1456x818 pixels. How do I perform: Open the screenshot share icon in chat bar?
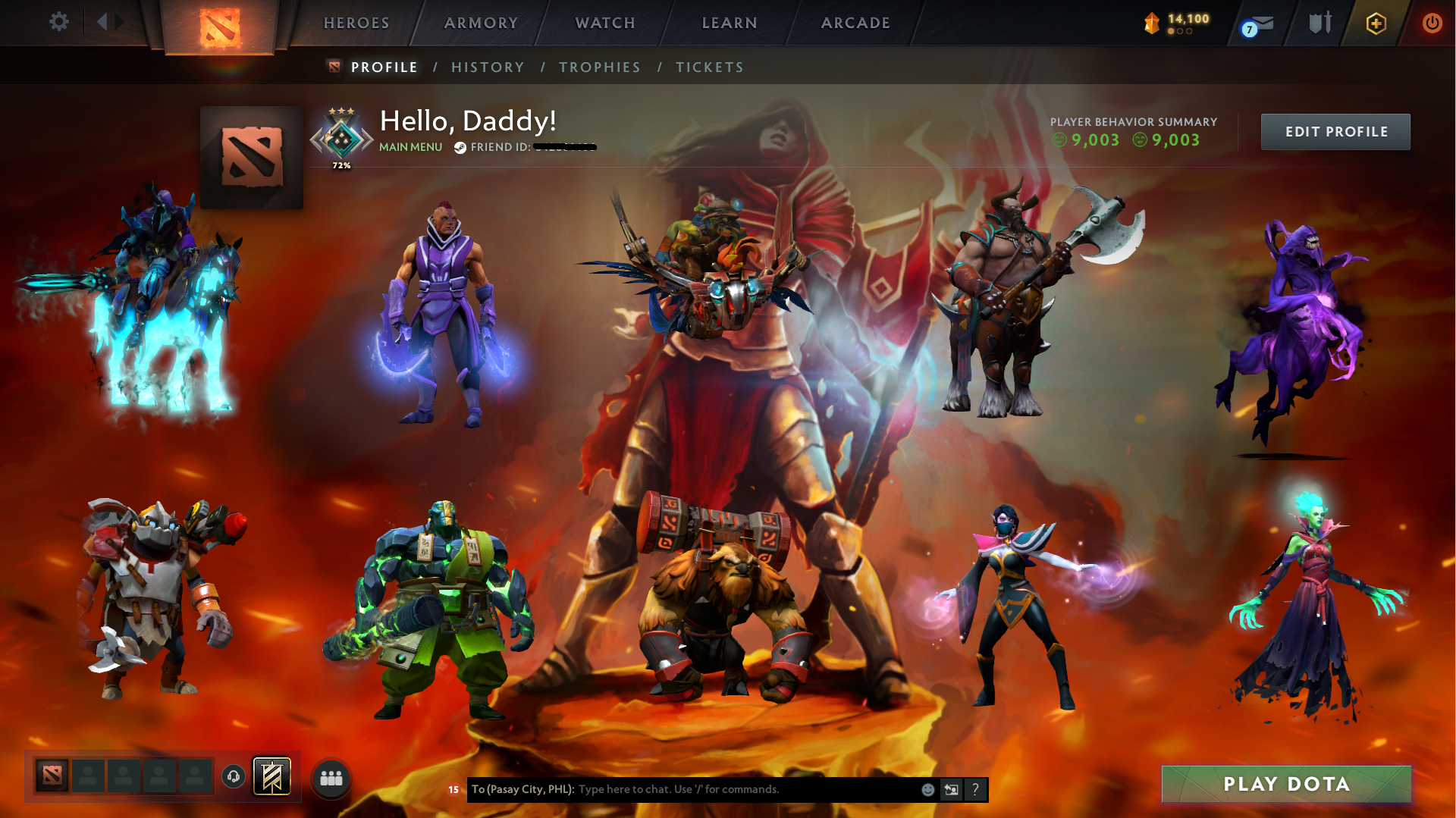952,790
